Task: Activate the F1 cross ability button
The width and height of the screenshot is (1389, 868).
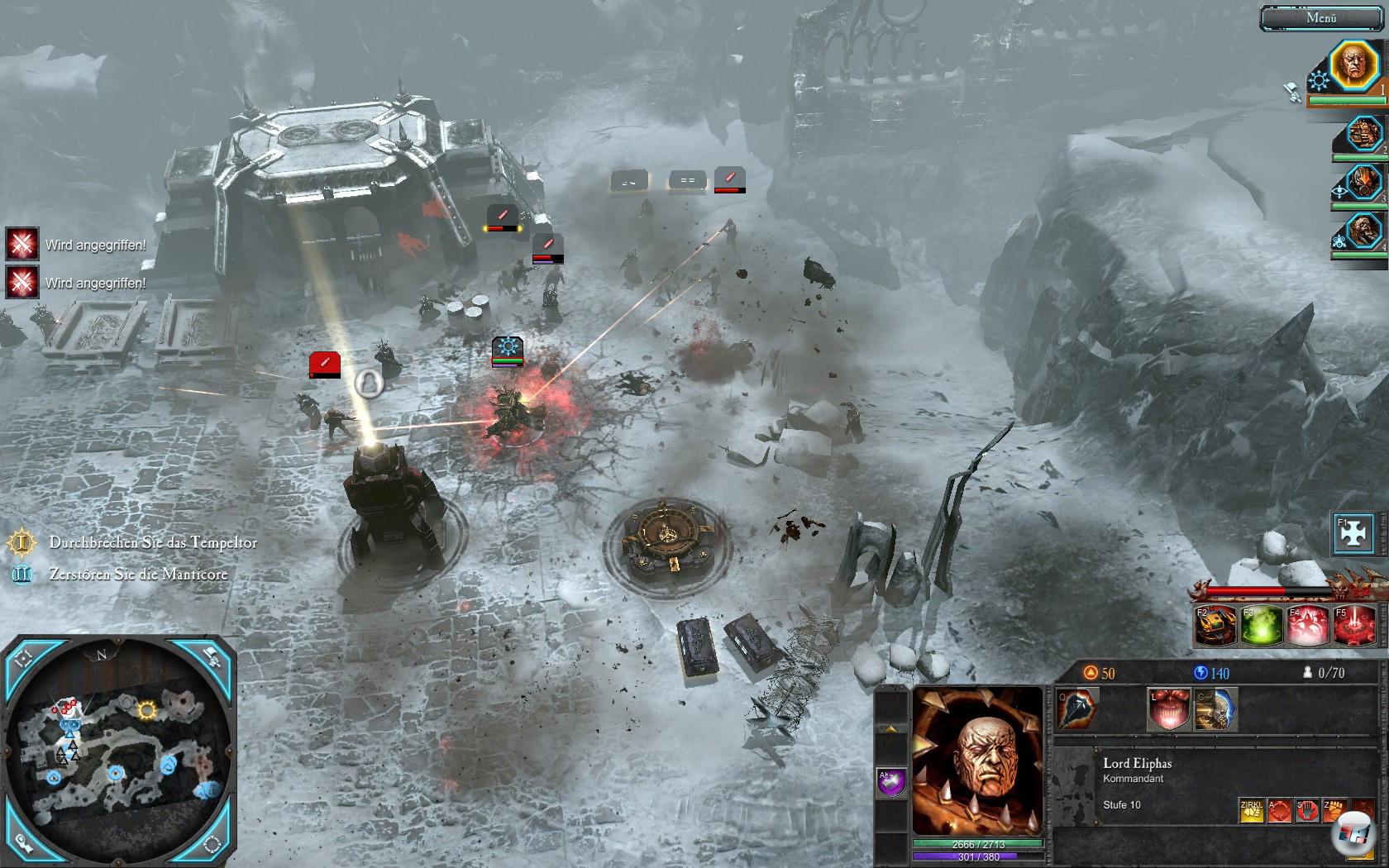Action: pos(1354,534)
